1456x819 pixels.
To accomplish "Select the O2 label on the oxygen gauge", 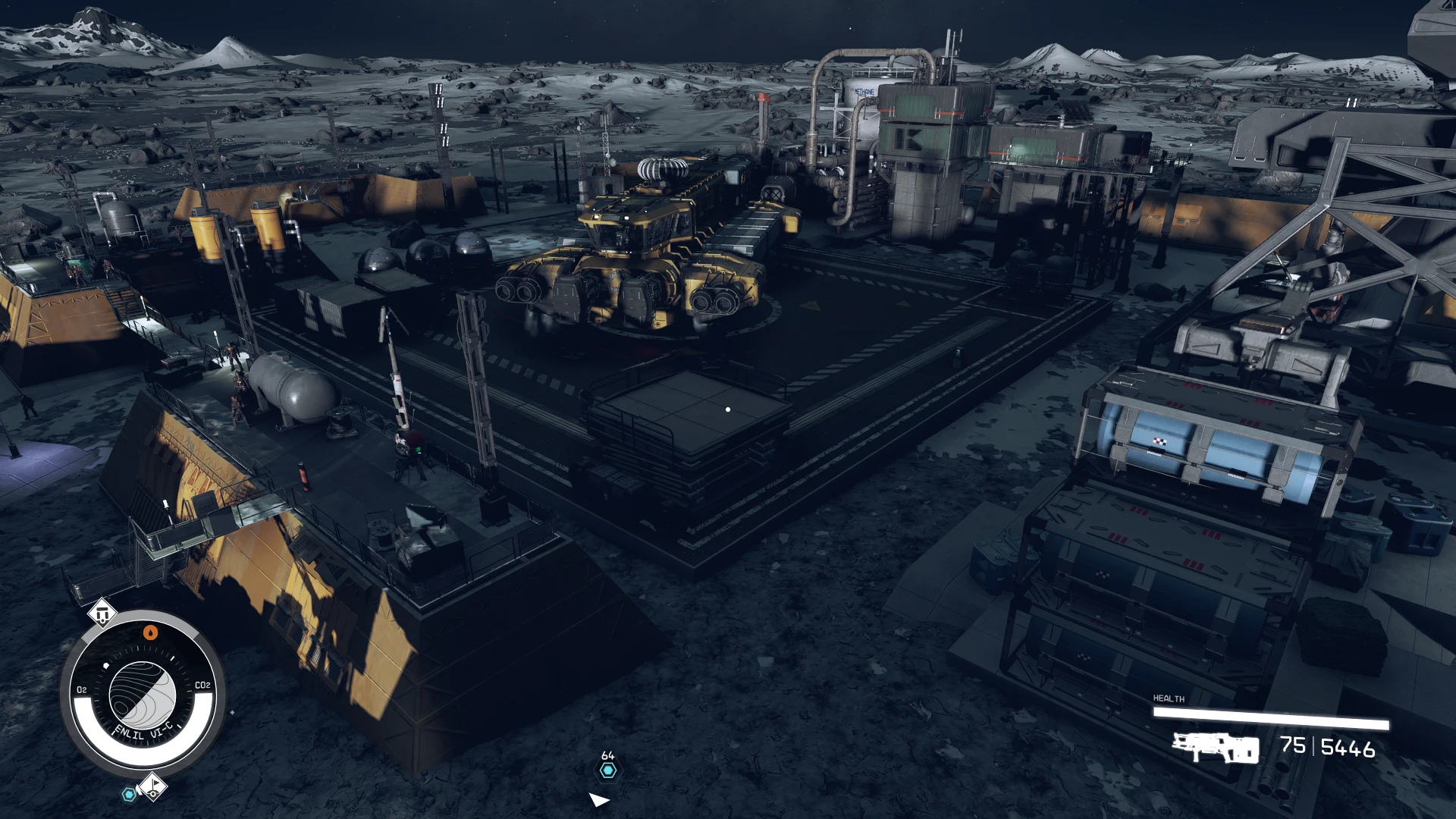I will coord(82,689).
